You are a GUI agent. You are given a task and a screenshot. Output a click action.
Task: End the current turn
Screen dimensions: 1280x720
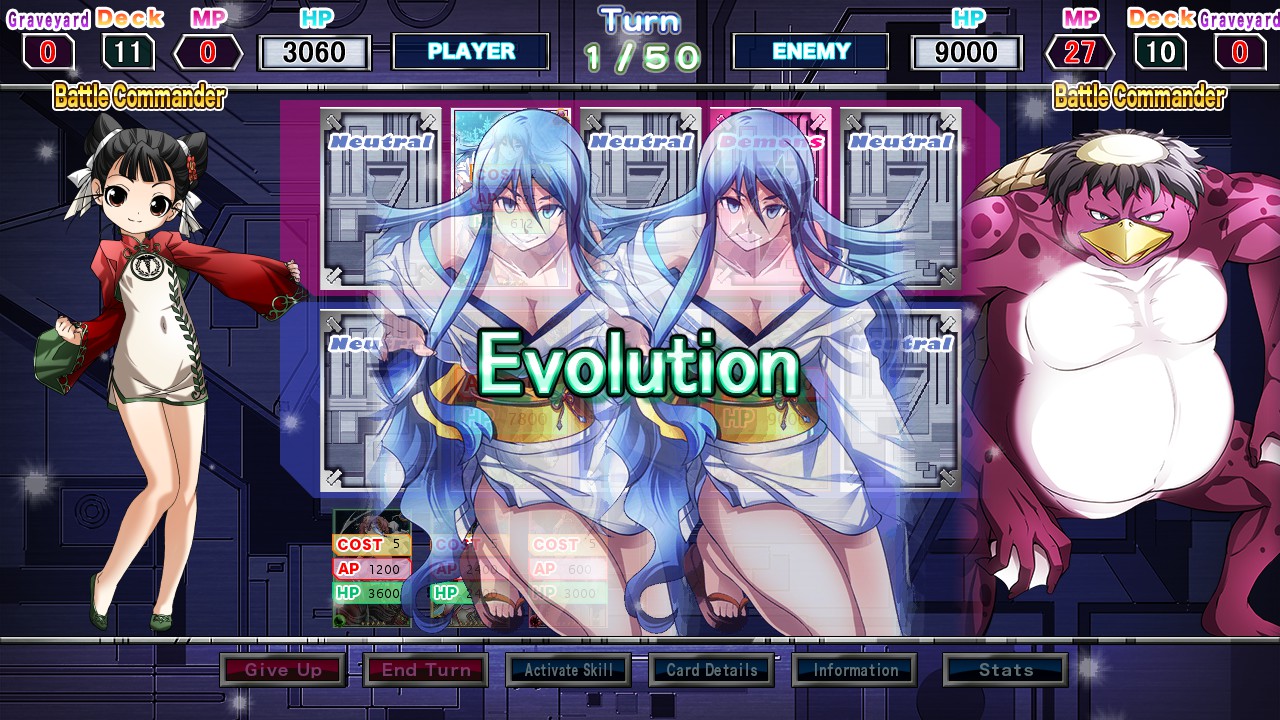[x=427, y=670]
